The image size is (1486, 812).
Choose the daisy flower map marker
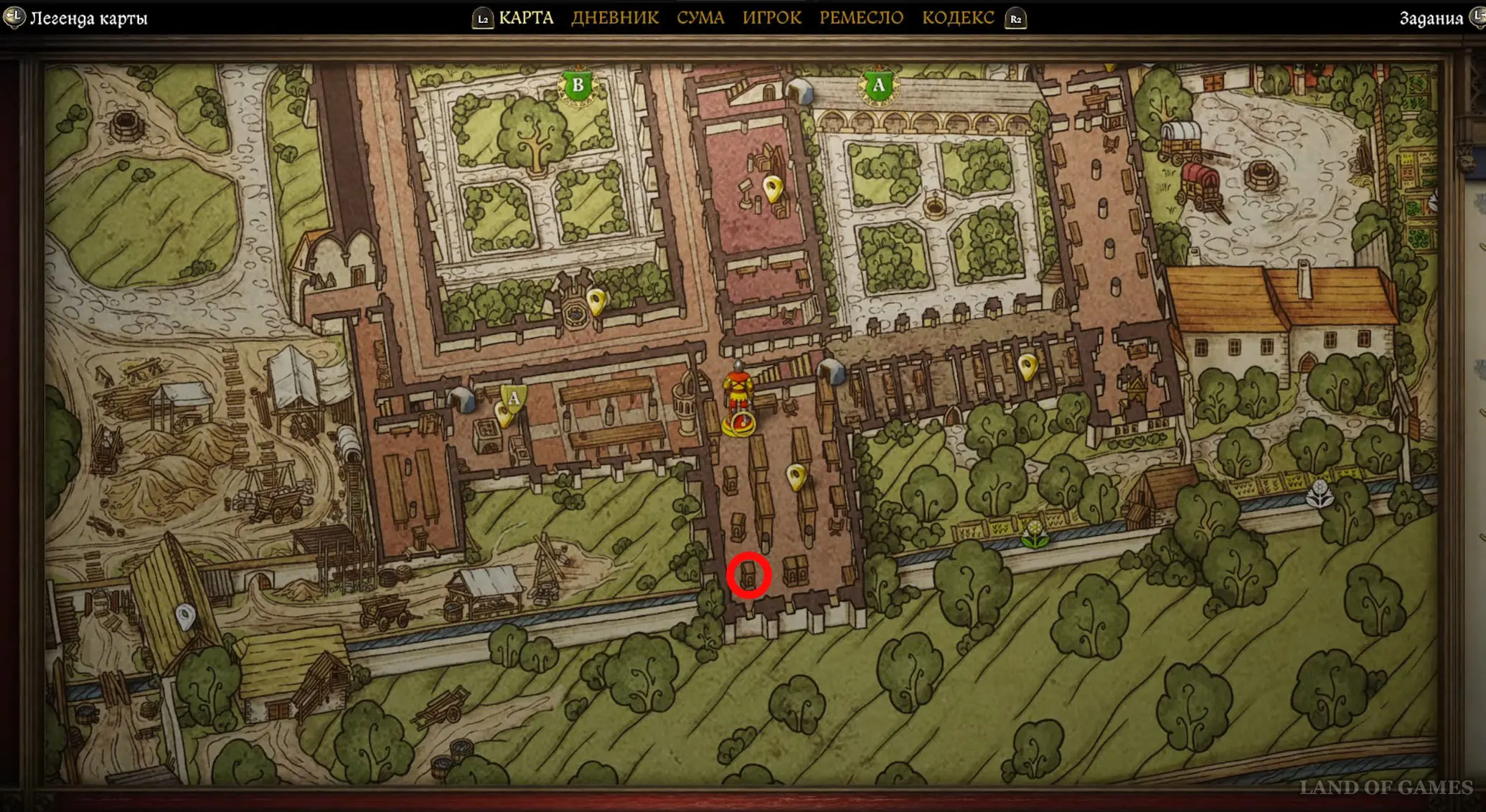point(1035,534)
